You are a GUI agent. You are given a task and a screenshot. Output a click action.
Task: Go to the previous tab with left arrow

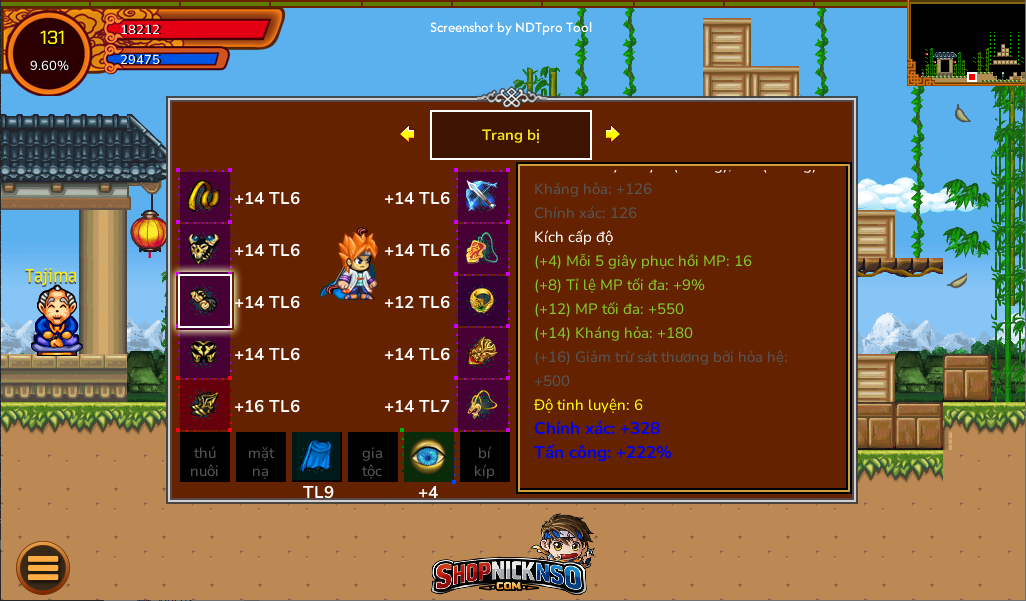(407, 134)
